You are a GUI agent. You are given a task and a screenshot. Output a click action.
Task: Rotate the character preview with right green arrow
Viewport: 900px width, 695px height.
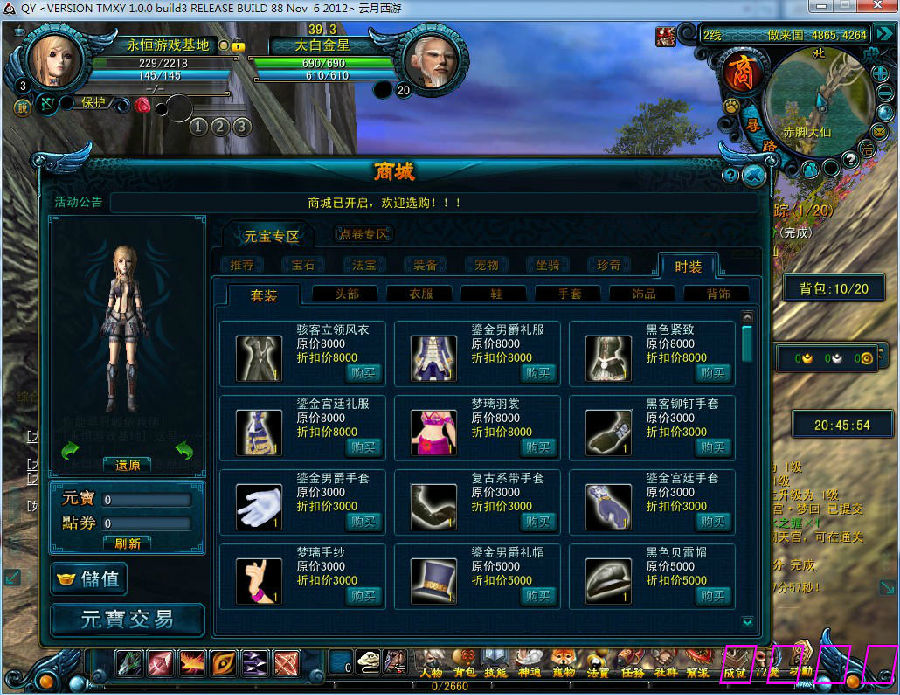tap(183, 452)
